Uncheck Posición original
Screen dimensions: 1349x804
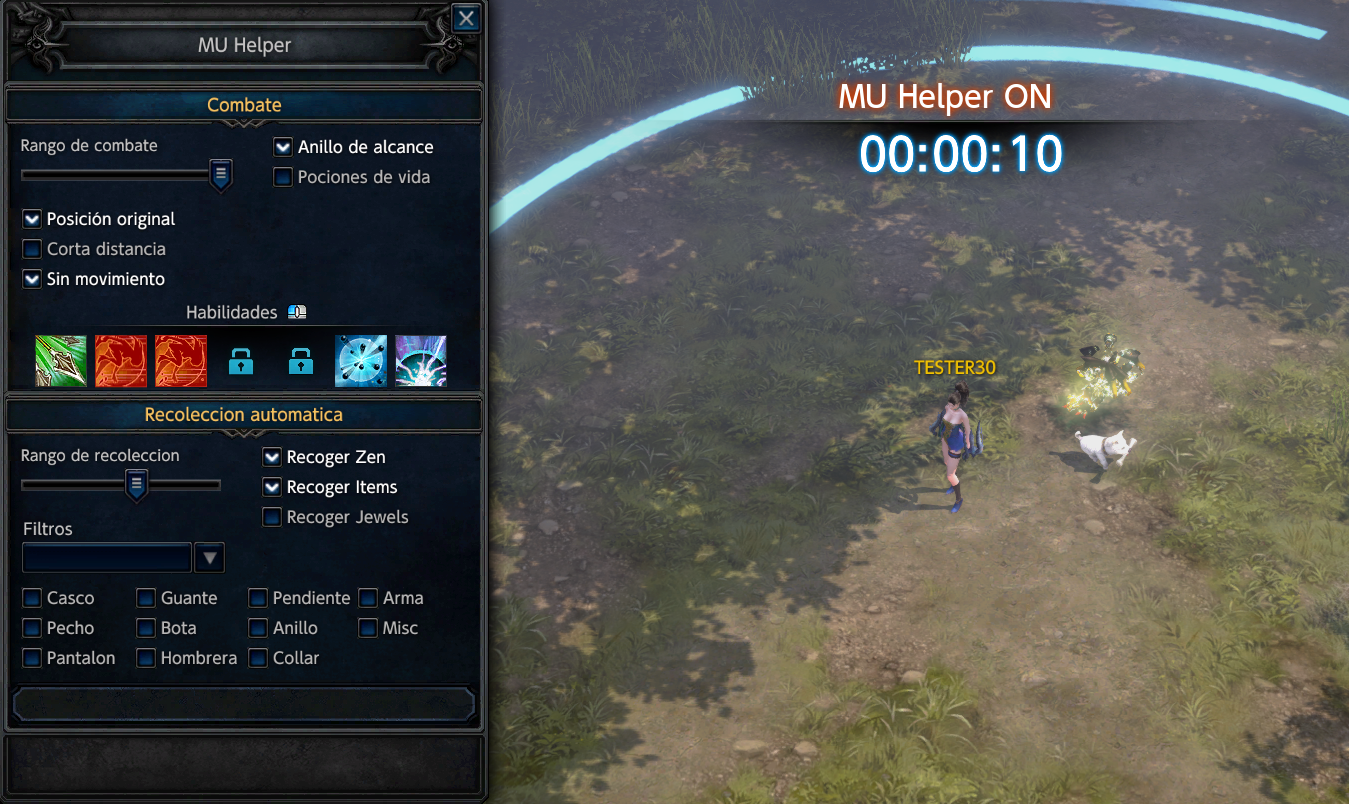pos(32,219)
